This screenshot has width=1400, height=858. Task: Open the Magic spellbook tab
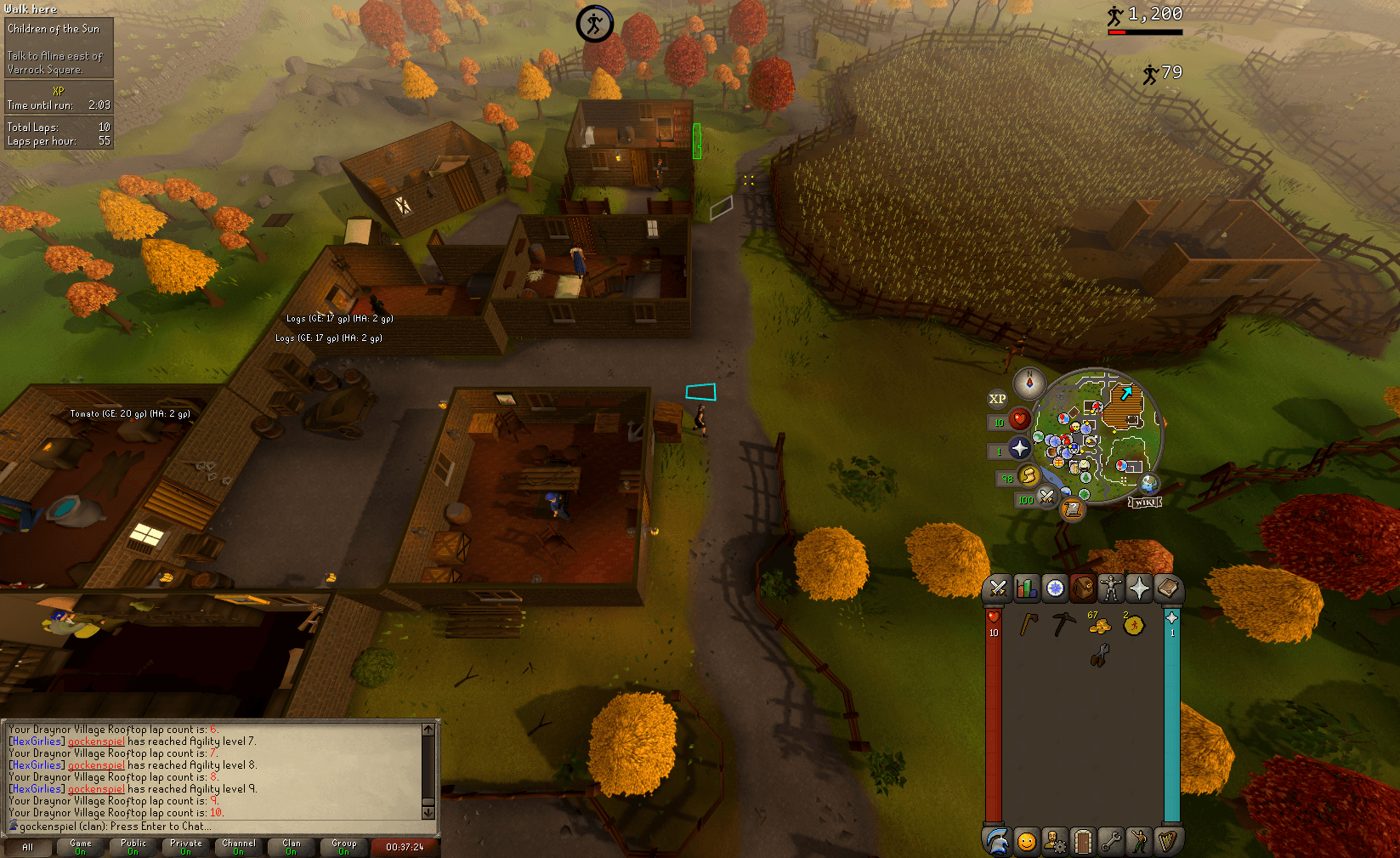point(1168,588)
